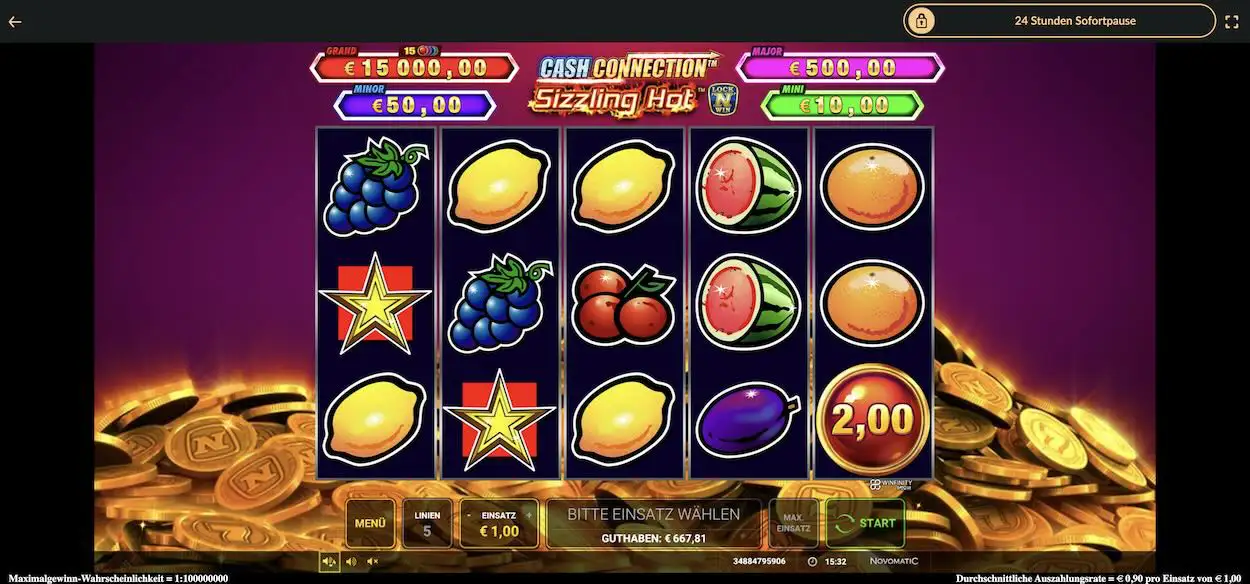Toggle fullscreen mode icon
Viewport: 1250px width, 584px height.
tap(1233, 21)
